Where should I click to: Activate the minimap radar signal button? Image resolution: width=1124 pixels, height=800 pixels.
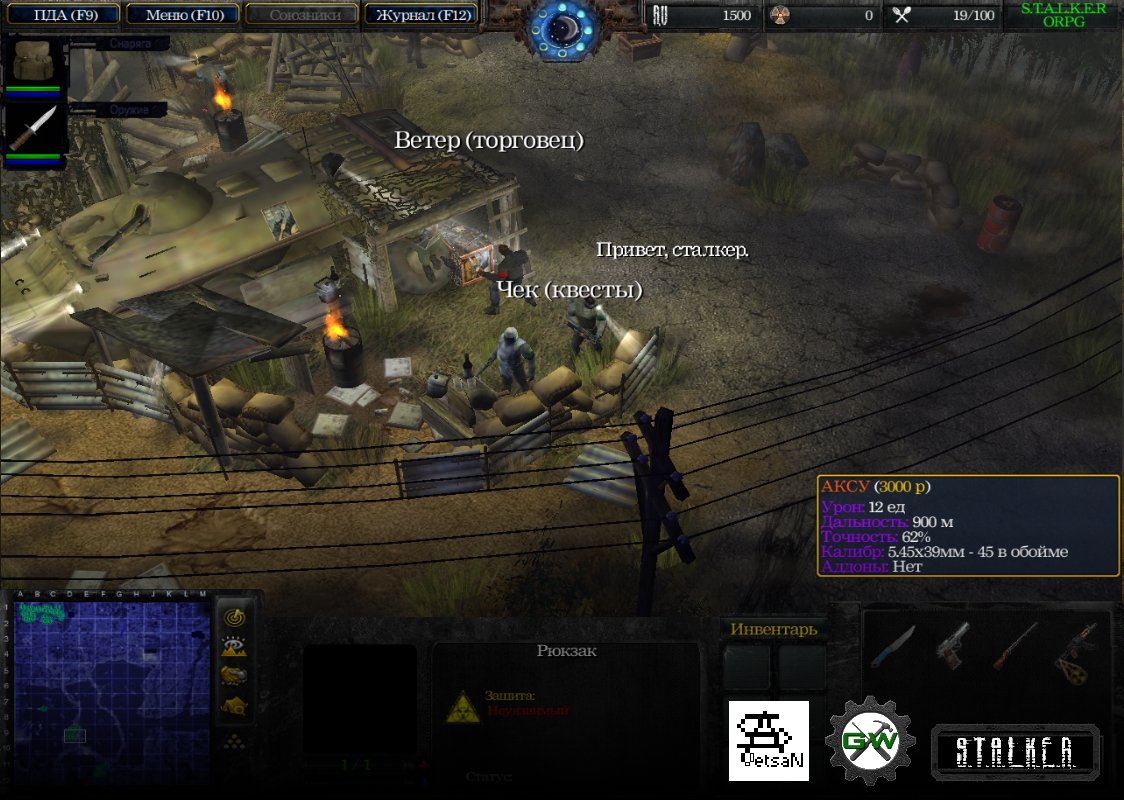(234, 617)
